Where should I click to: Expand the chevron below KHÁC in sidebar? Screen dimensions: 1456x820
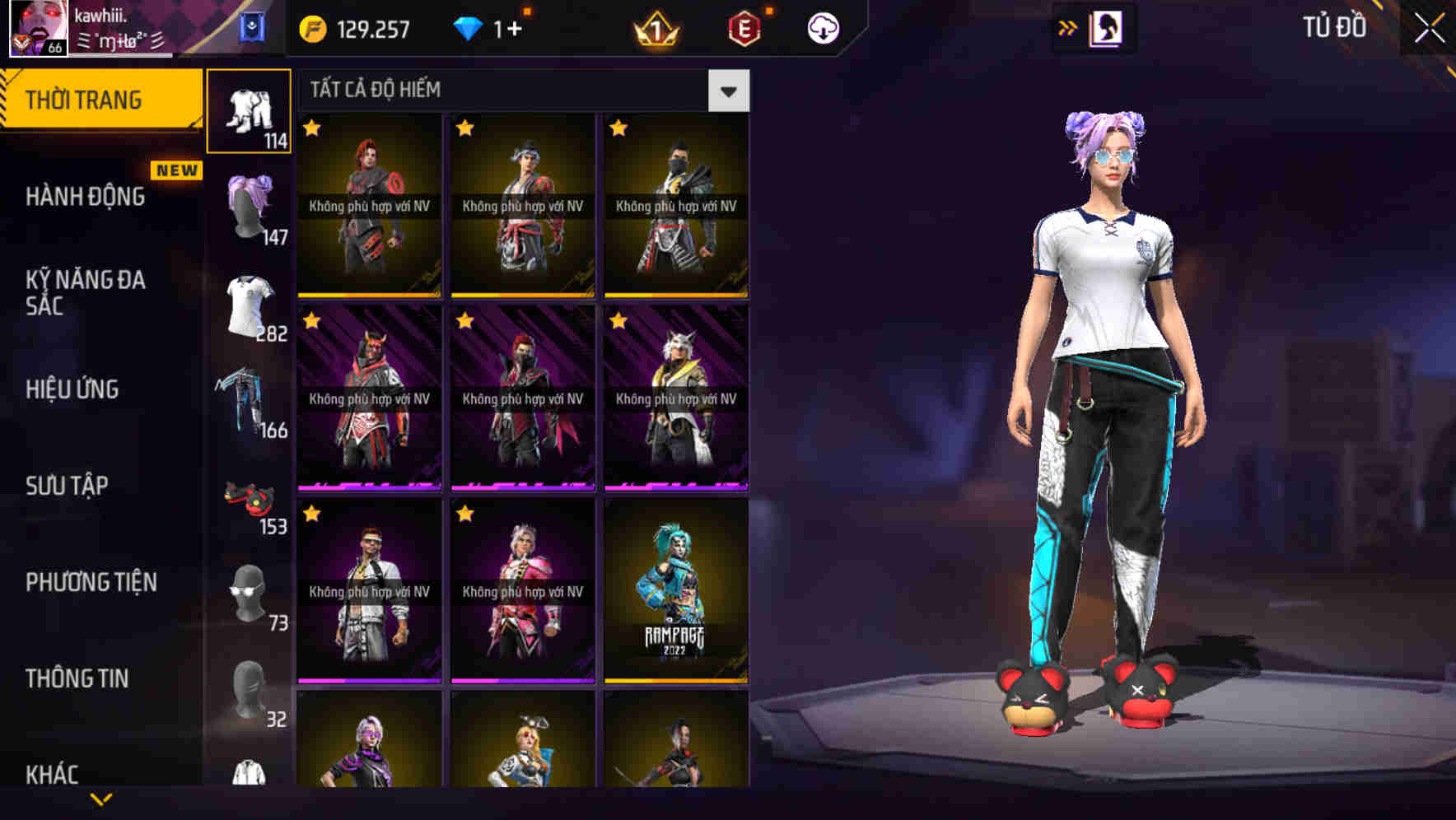102,799
